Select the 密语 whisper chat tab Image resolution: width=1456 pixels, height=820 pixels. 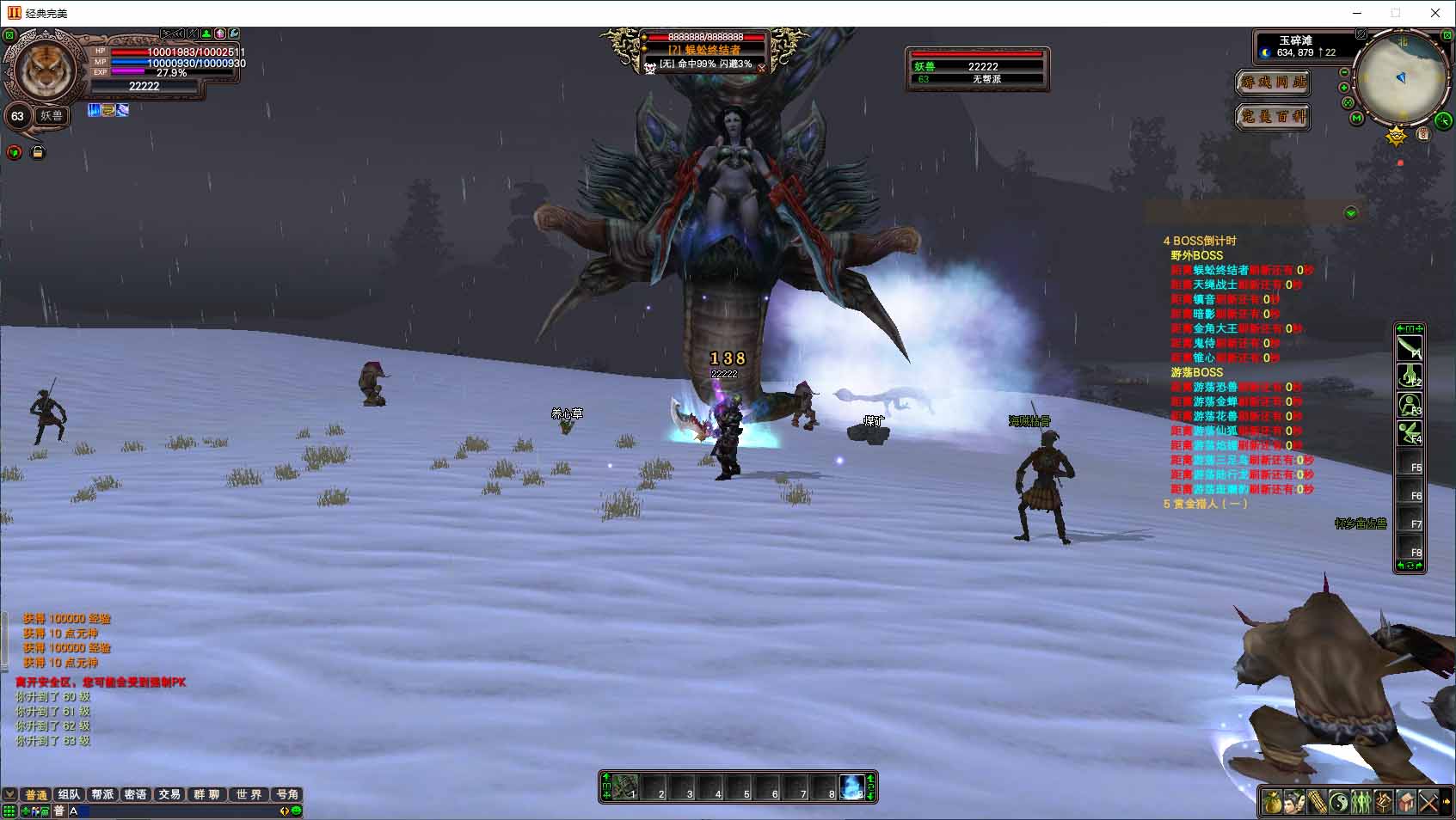coord(135,794)
